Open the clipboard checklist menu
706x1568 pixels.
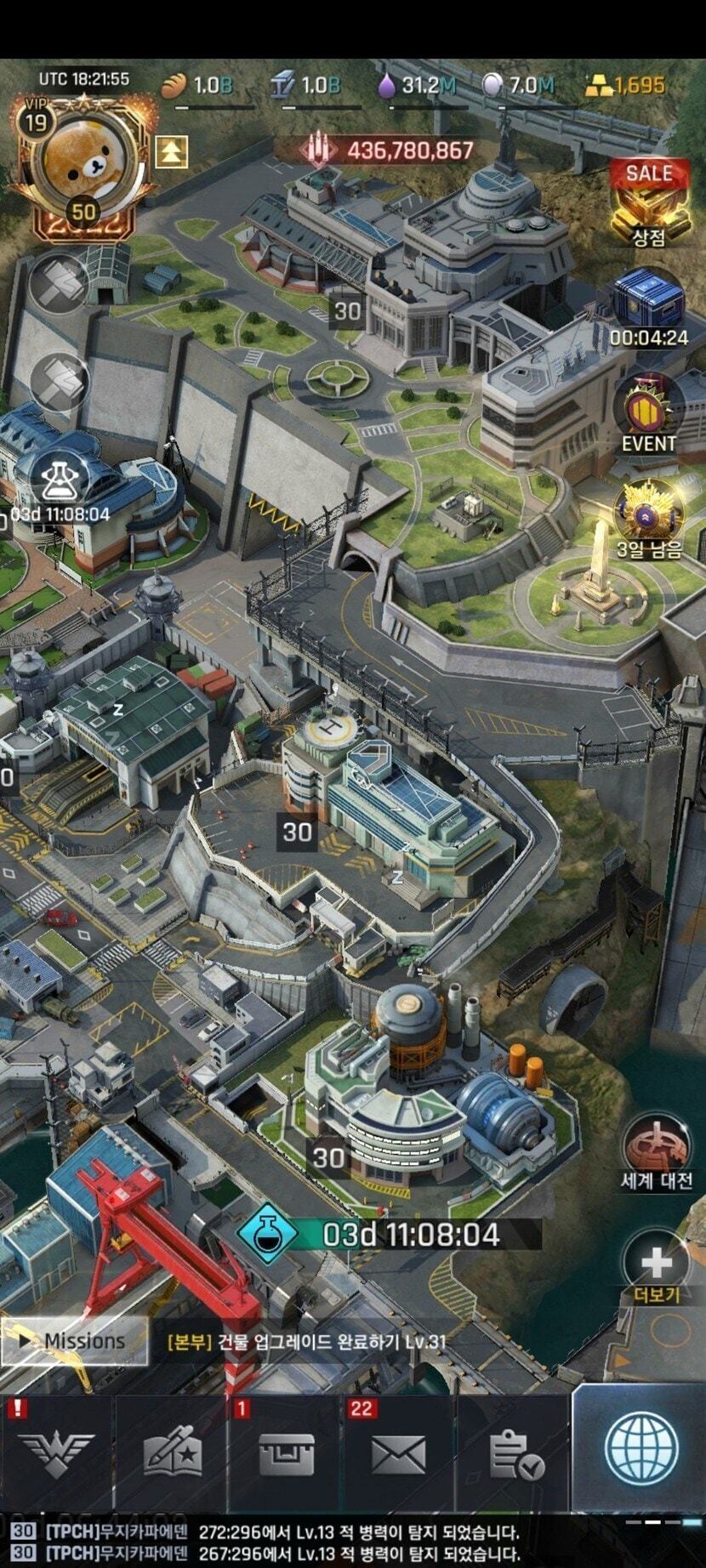click(515, 1456)
